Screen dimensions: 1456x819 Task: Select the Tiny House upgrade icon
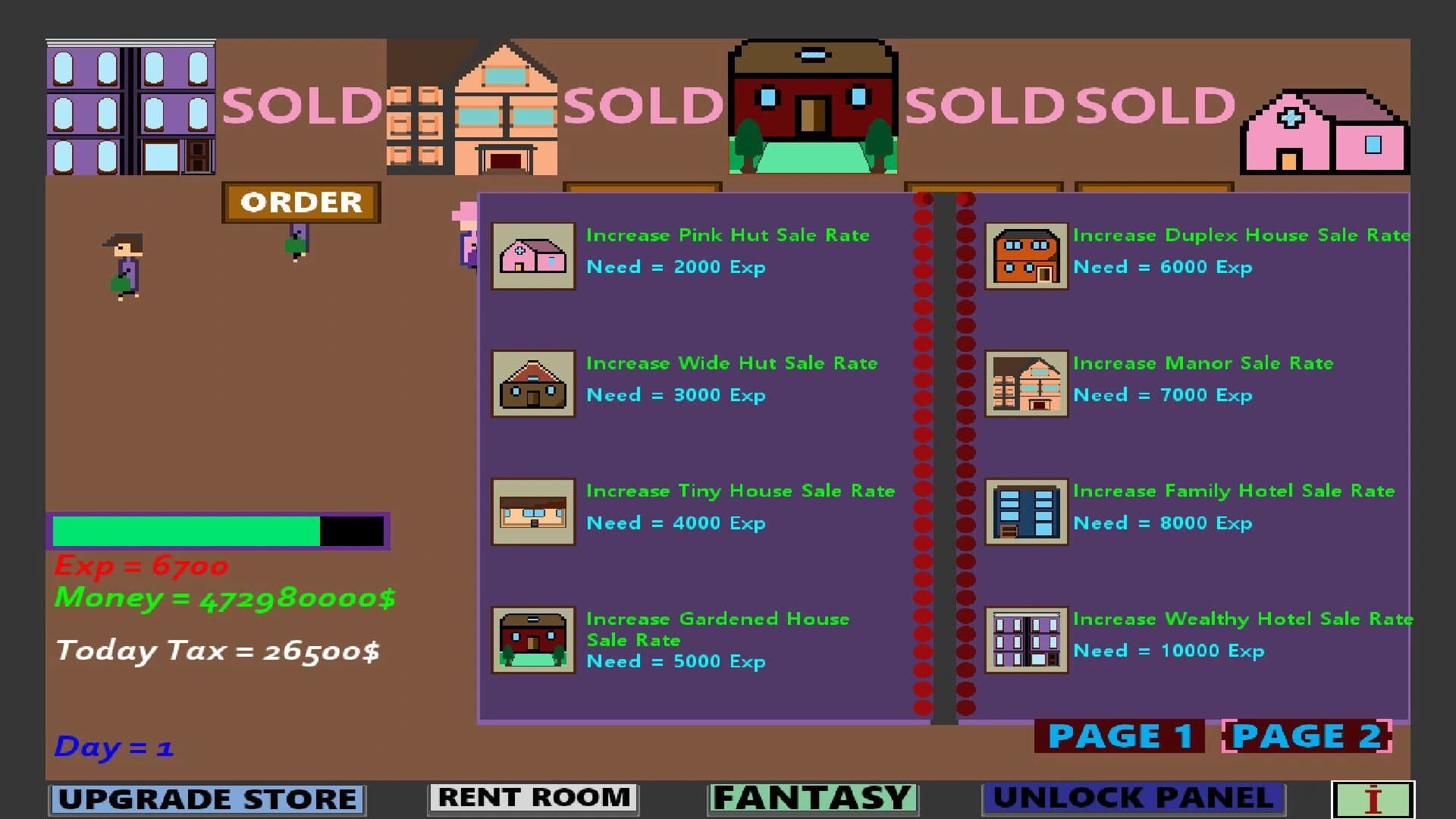(x=532, y=512)
